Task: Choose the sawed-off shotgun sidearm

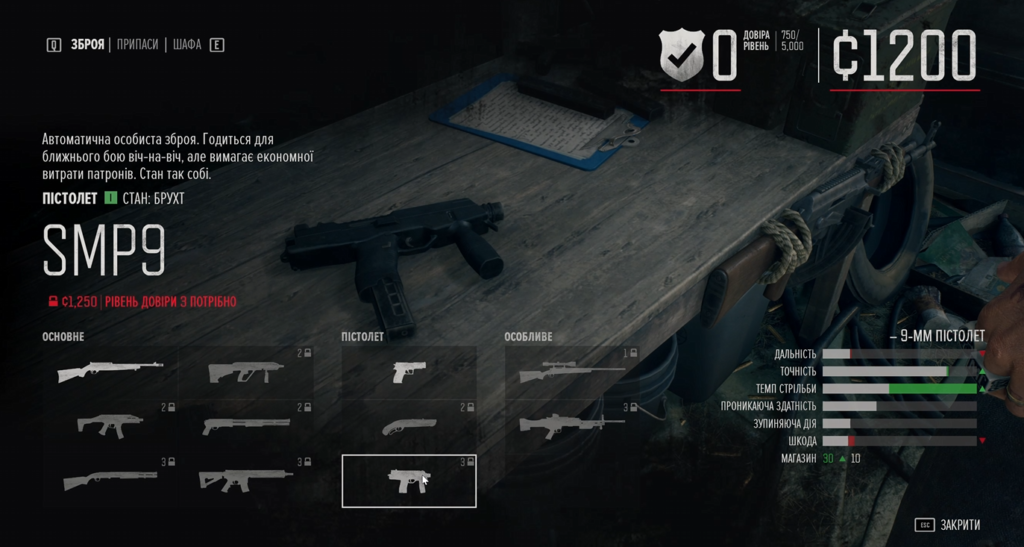Action: 409,425
